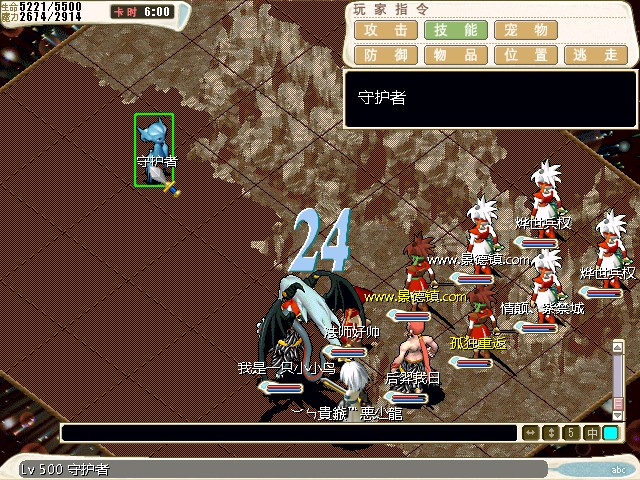This screenshot has width=640, height=480.
Task: Click the abc input mode indicator
Action: [x=619, y=468]
